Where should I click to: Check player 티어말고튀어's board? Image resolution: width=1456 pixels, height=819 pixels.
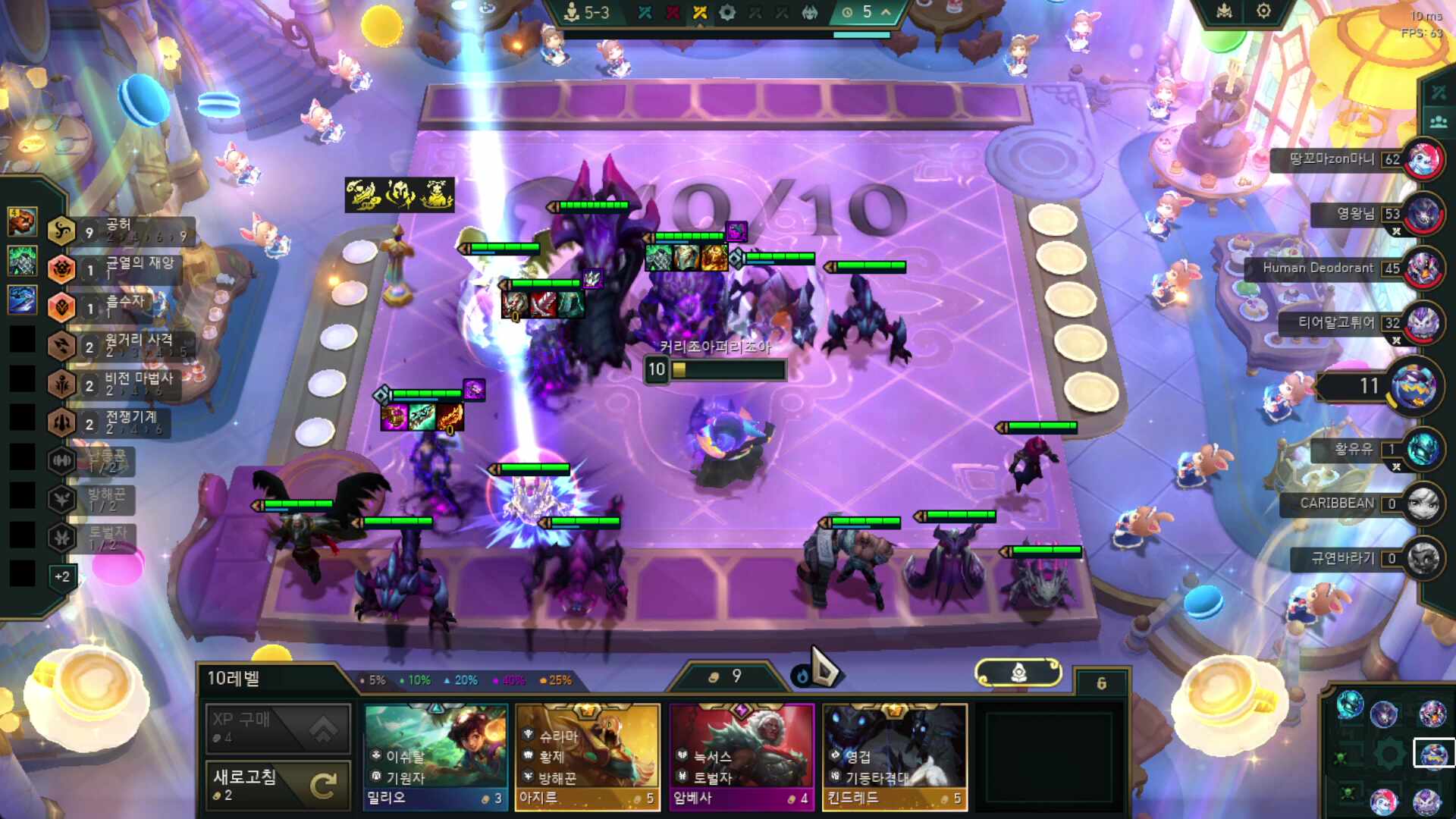[x=1339, y=323]
